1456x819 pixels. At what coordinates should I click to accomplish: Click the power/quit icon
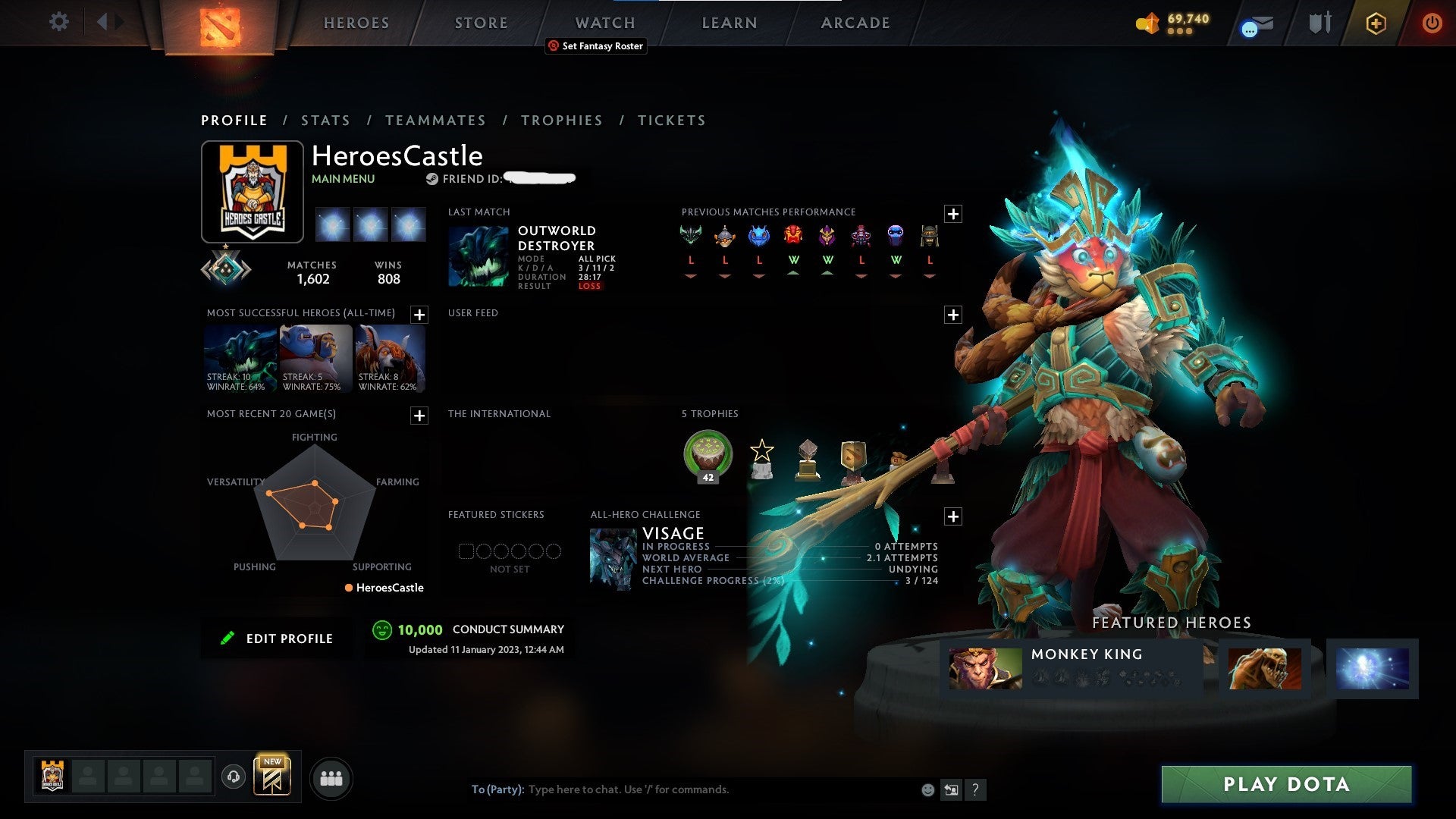(1433, 23)
